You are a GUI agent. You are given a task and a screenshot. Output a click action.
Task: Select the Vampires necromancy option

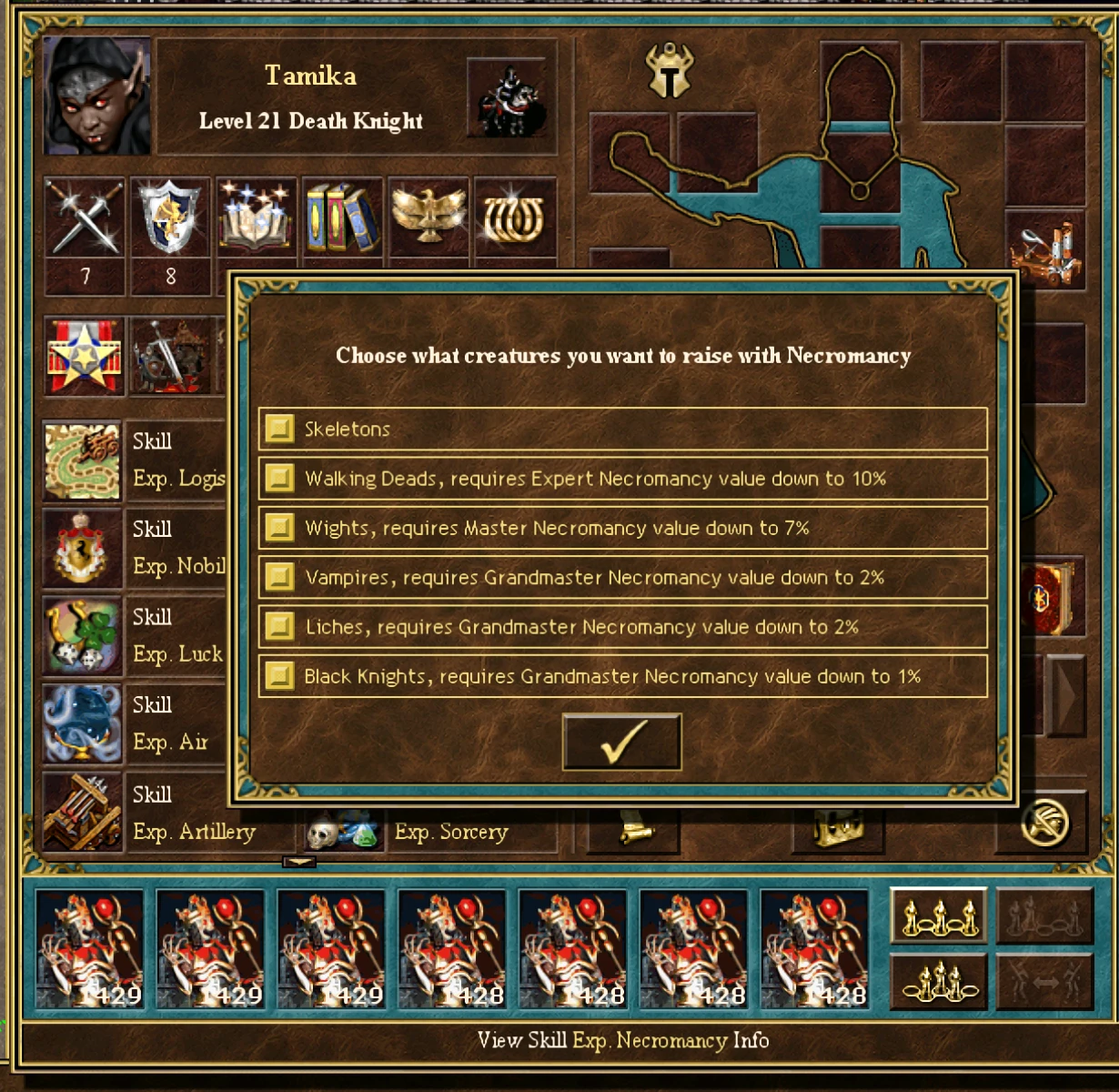279,577
